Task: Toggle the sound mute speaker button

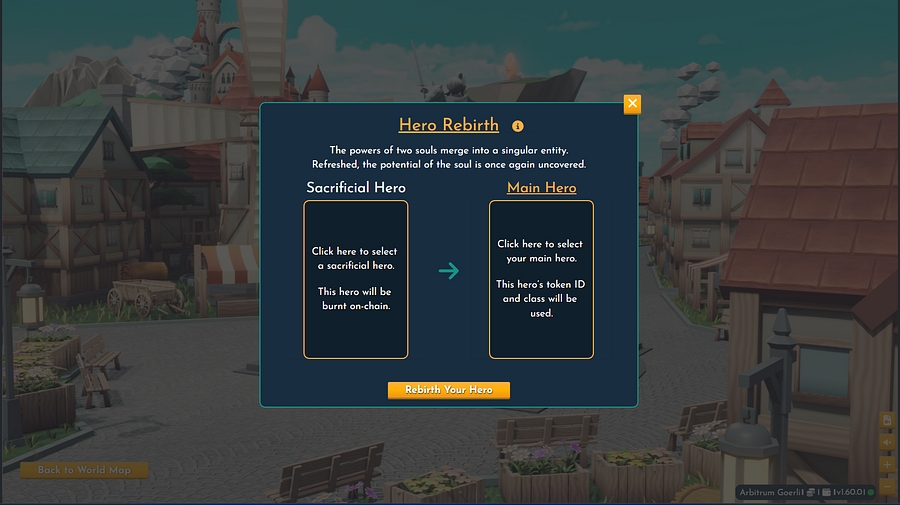Action: click(887, 442)
